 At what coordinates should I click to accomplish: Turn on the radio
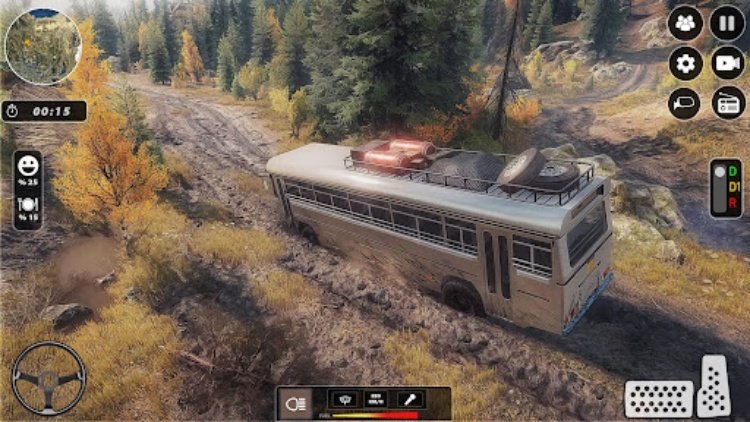point(728,103)
